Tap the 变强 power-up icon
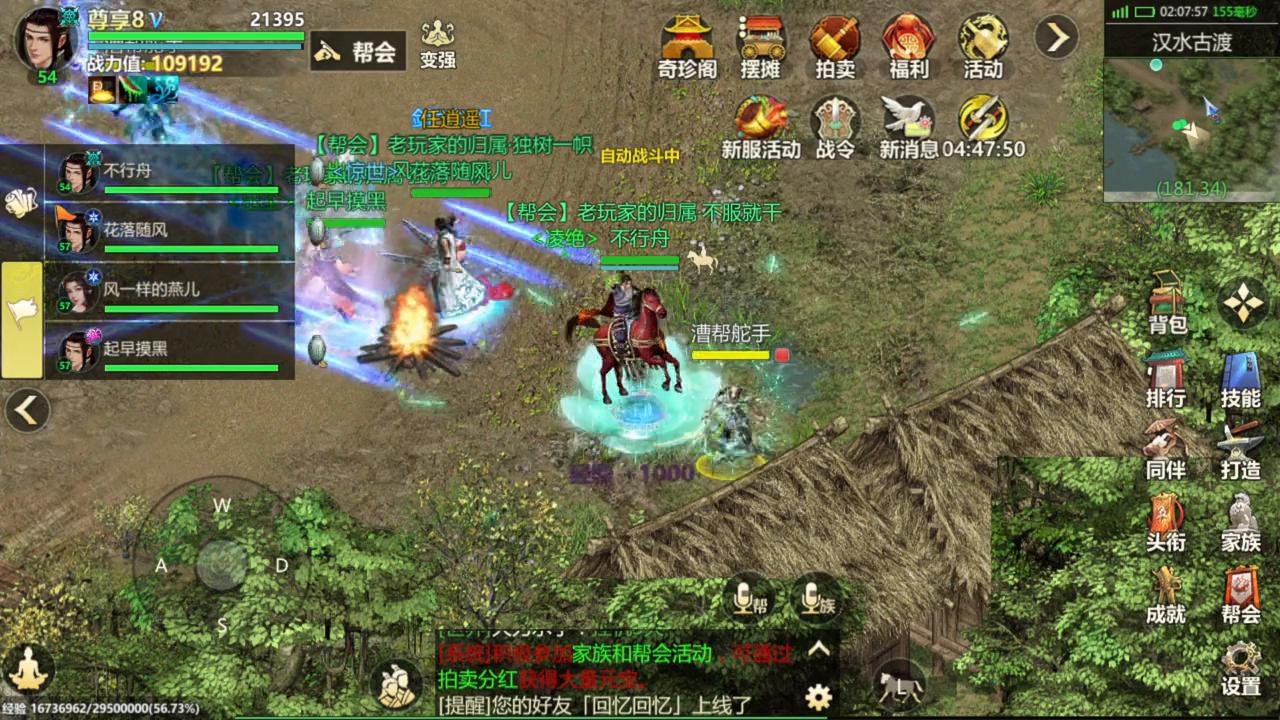 (x=438, y=45)
